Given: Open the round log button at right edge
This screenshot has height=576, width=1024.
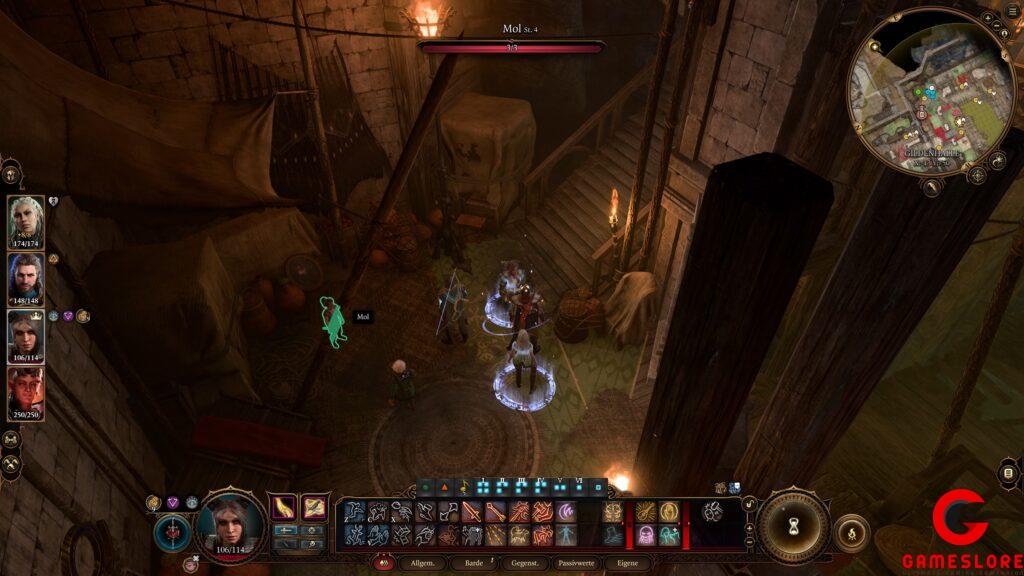Looking at the screenshot, I should [1009, 473].
